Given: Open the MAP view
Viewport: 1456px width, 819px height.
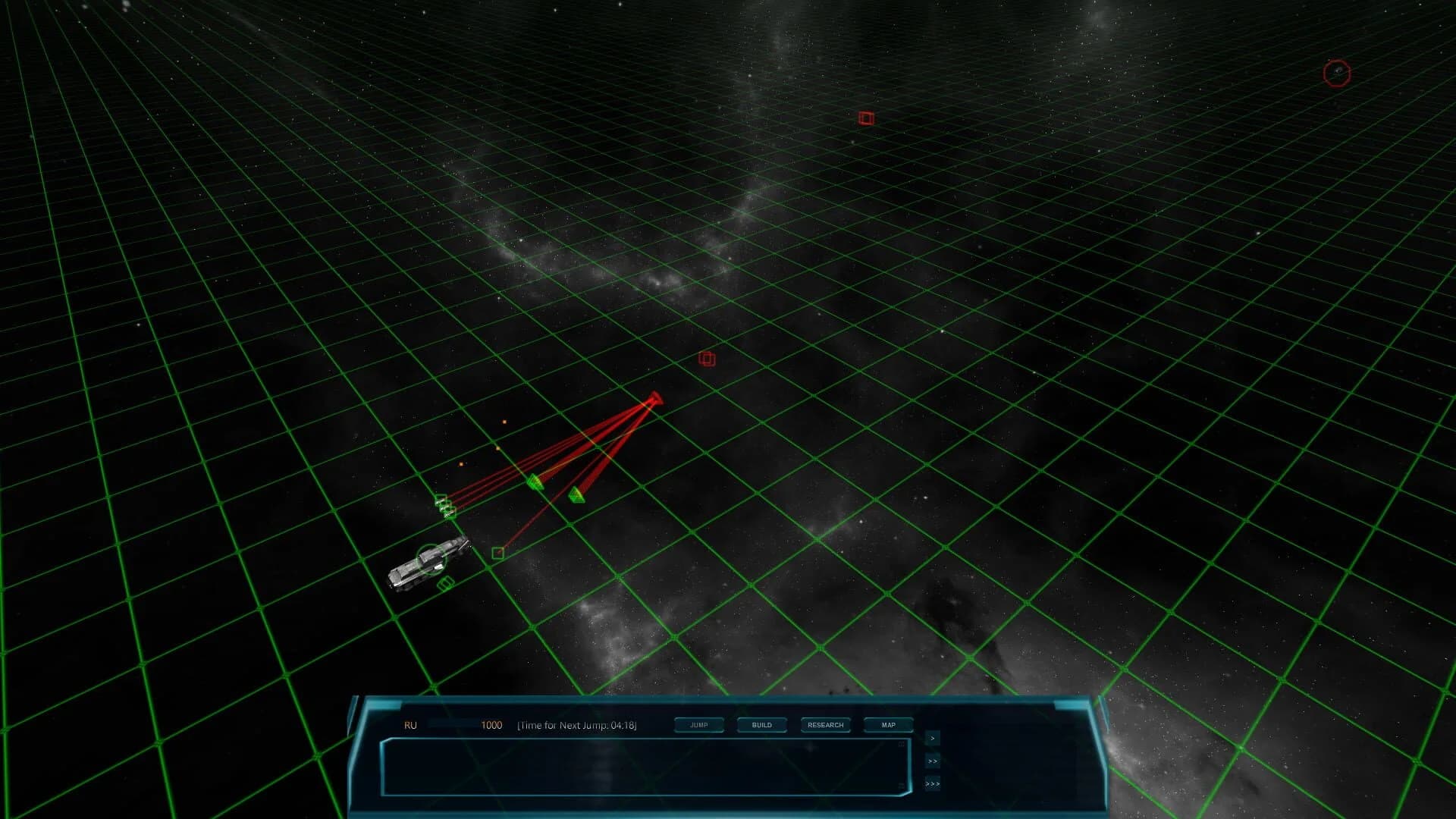Looking at the screenshot, I should click(x=887, y=725).
